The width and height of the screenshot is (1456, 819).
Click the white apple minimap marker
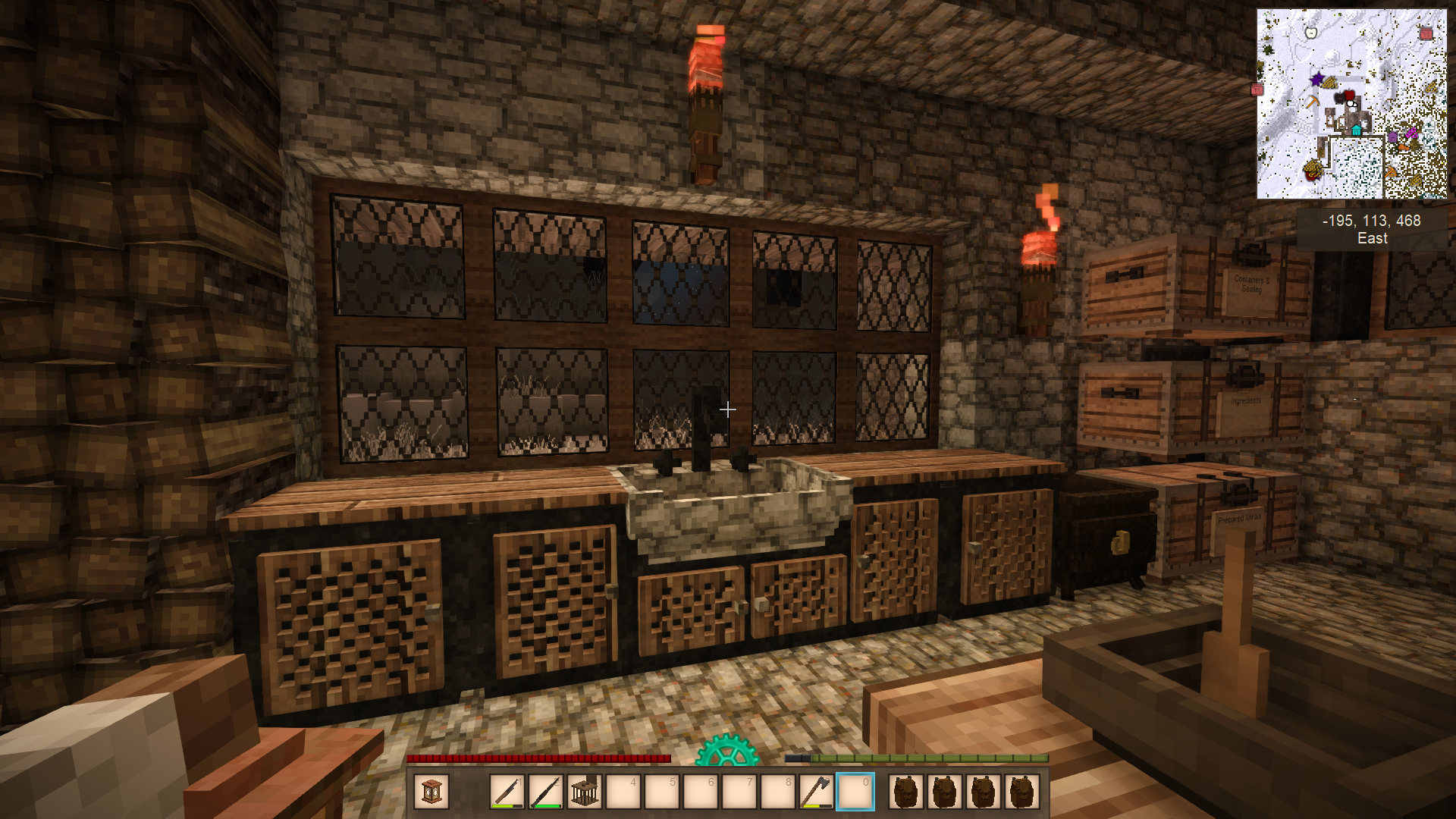coord(1311,32)
